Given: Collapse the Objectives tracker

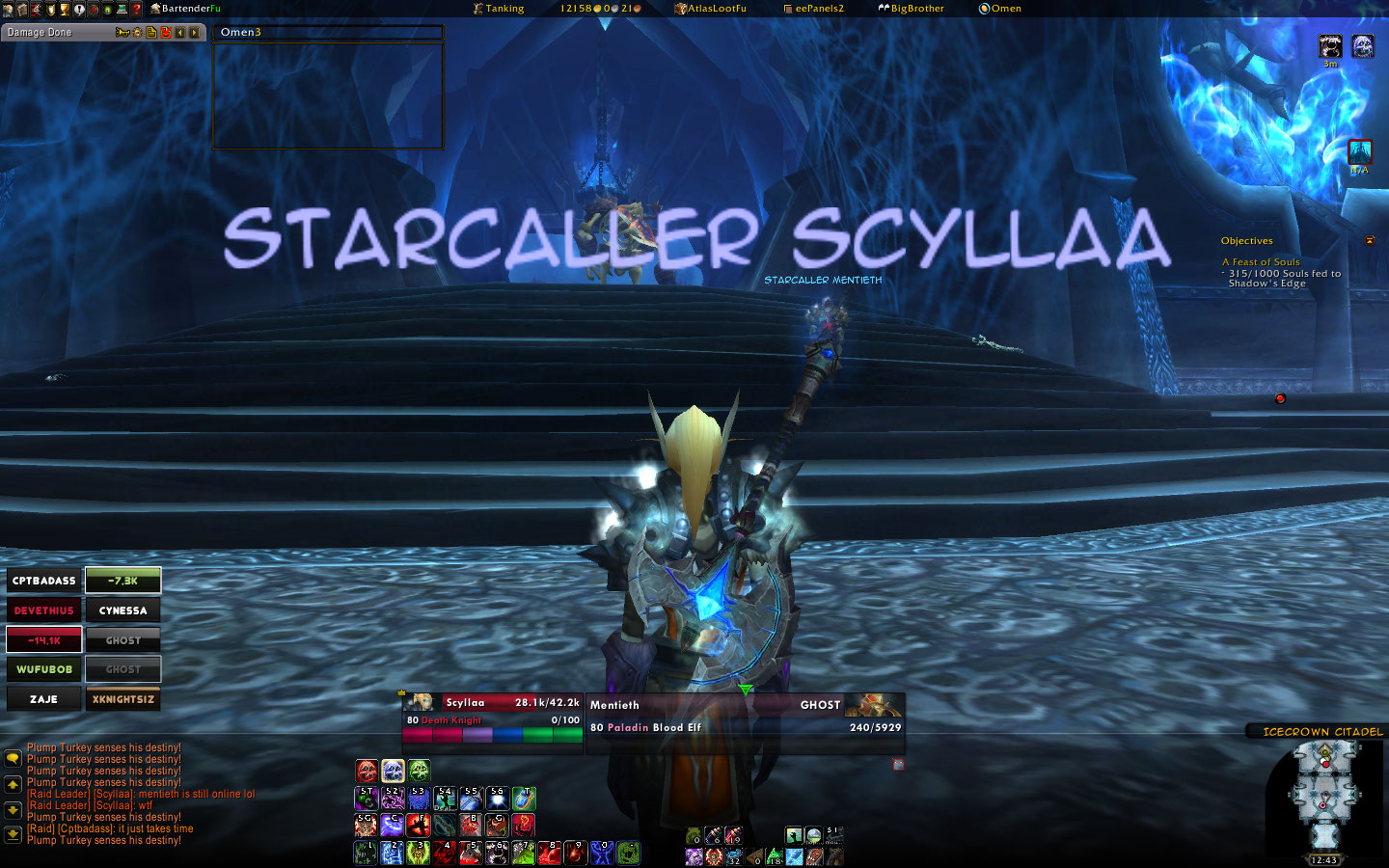Looking at the screenshot, I should [1368, 240].
